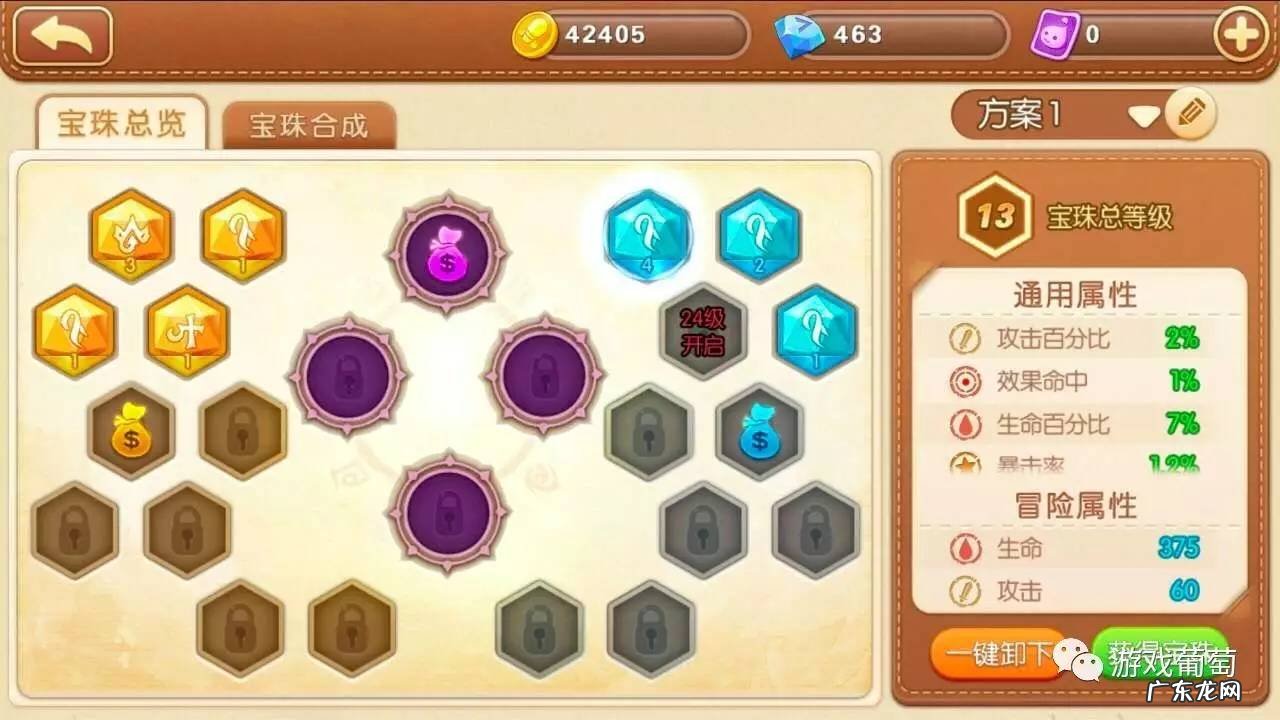Click the pencil edit icon beside 方案1

point(1190,113)
